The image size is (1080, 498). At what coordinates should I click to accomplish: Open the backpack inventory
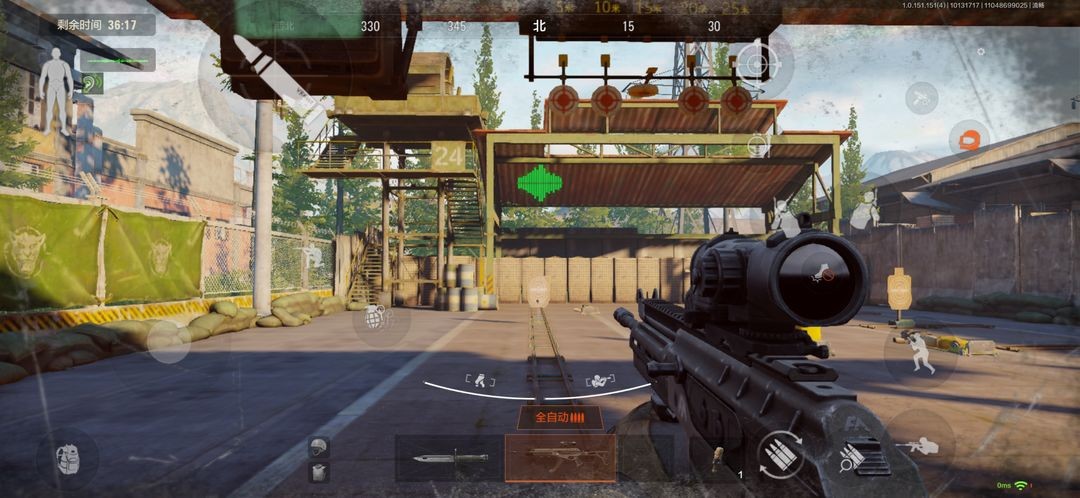(67, 459)
